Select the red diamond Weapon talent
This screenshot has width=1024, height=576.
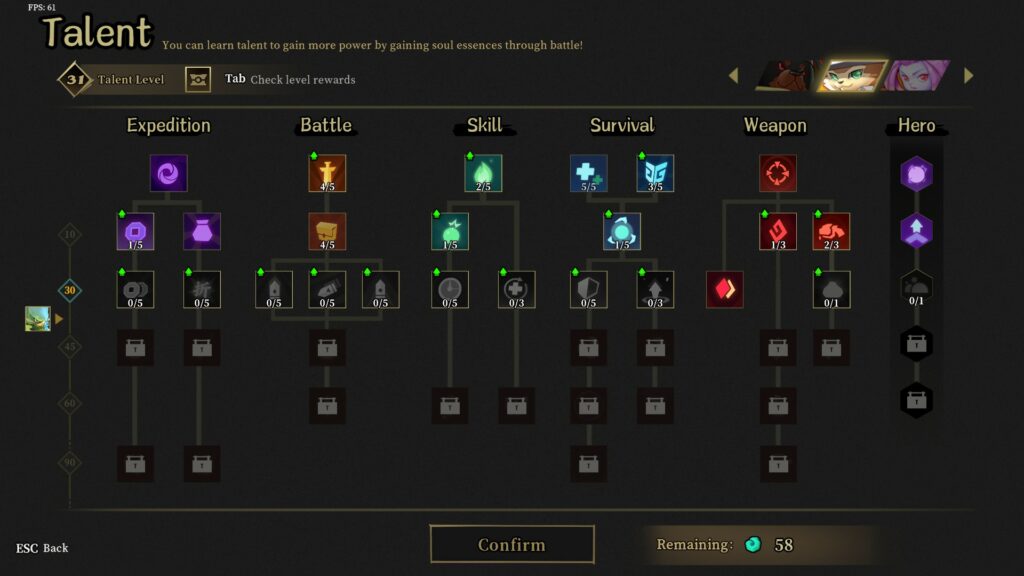(725, 290)
